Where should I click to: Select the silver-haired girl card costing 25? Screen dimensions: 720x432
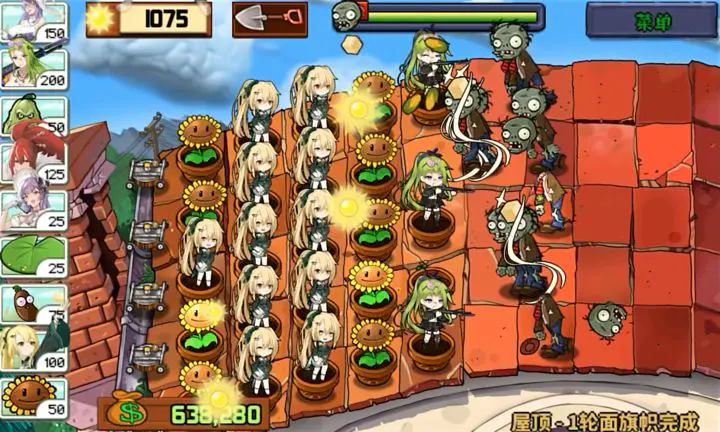pos(32,209)
